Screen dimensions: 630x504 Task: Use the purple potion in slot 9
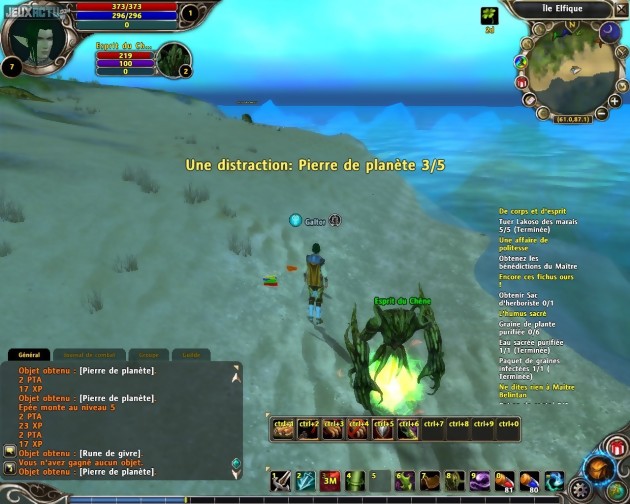tap(479, 482)
